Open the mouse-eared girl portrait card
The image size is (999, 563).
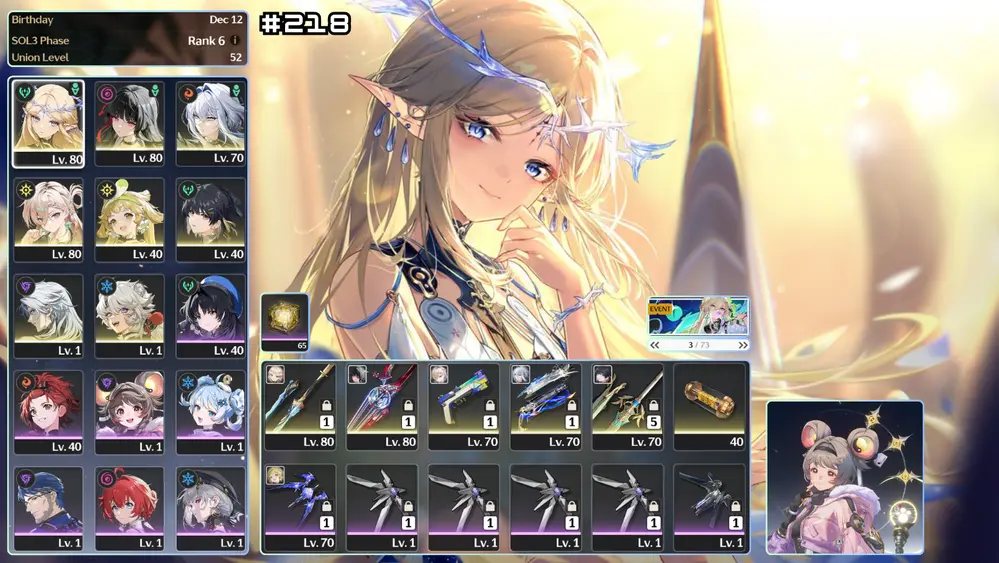tap(844, 477)
